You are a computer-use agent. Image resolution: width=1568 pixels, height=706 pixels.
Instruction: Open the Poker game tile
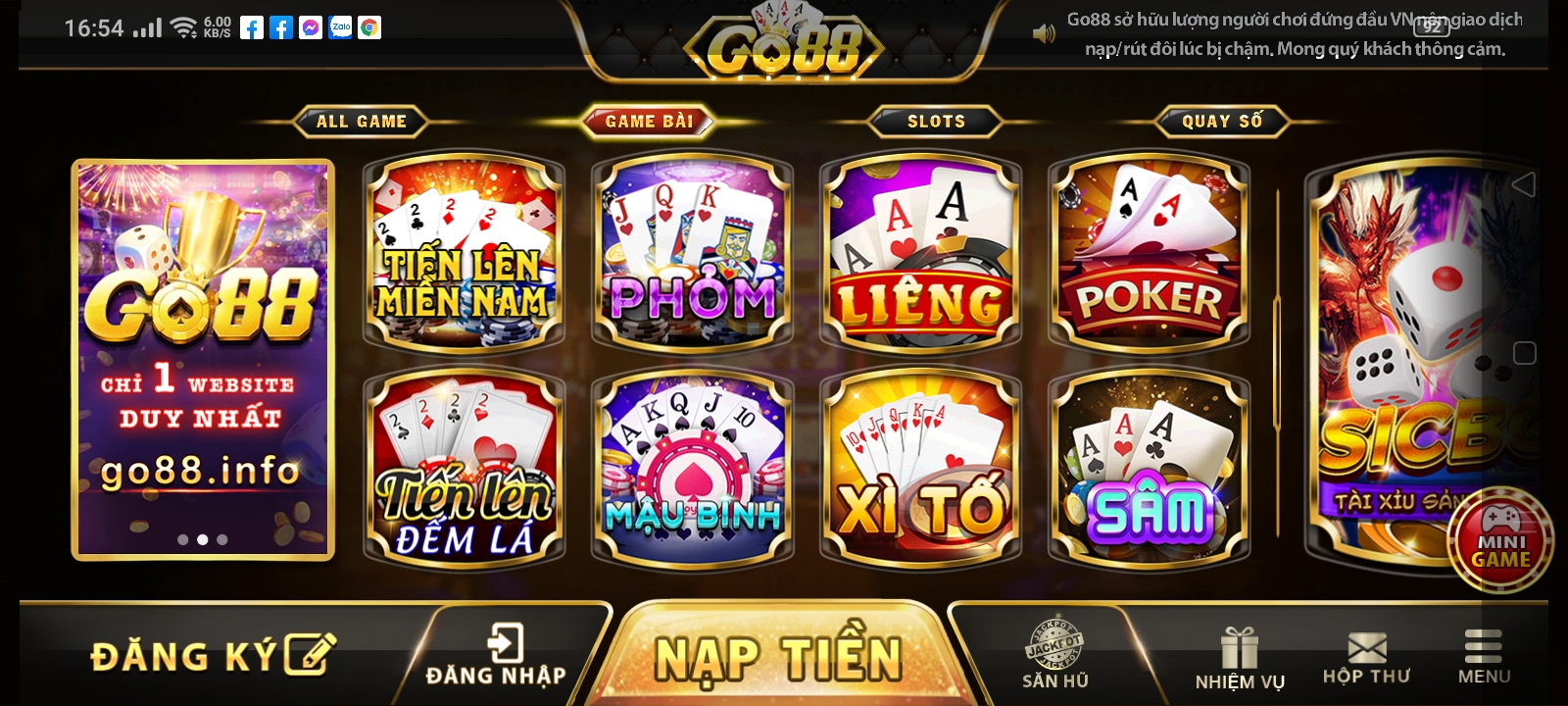1149,252
